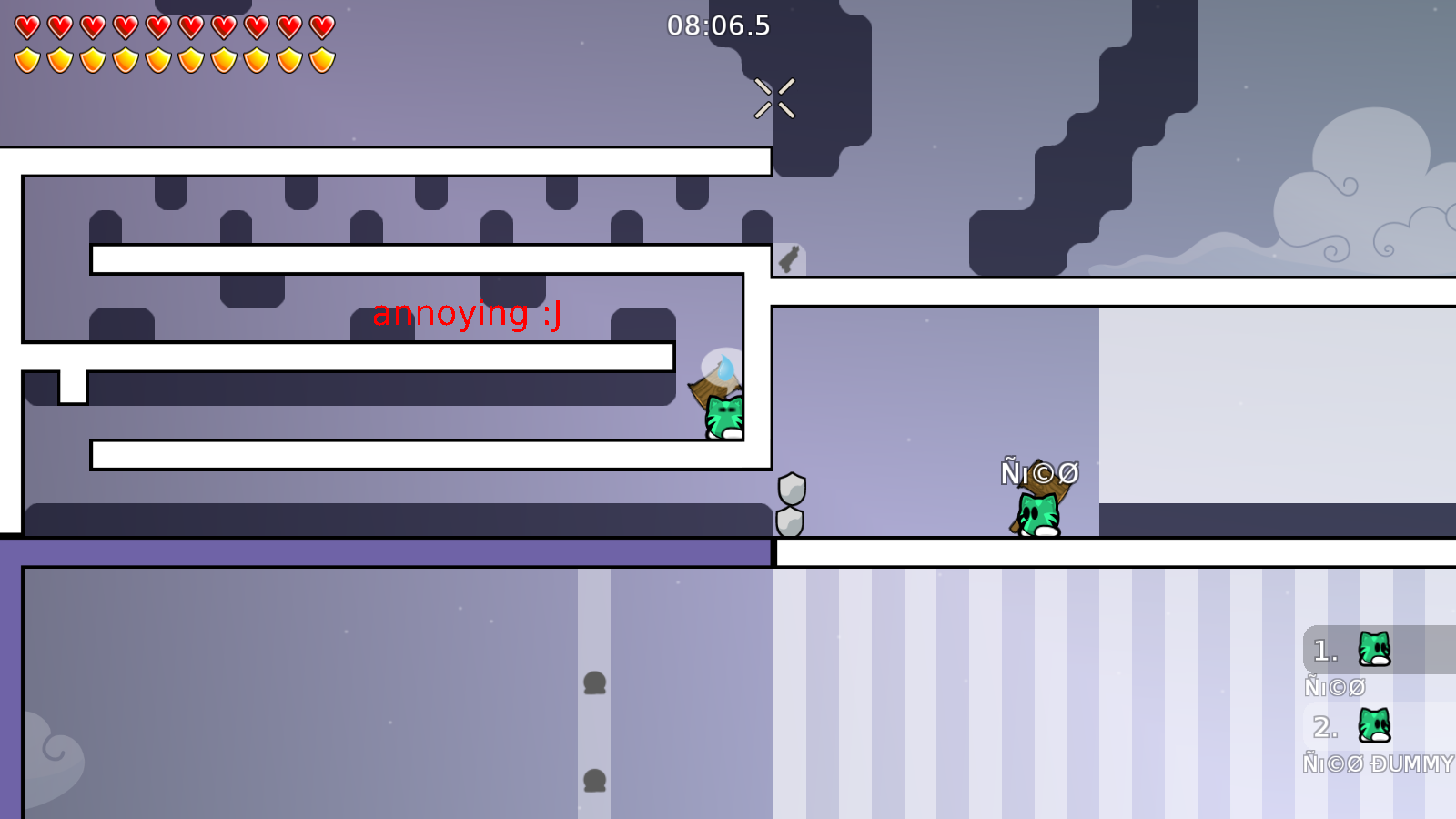
Task: Click the crosshair reticle near the top
Action: pyautogui.click(x=774, y=98)
